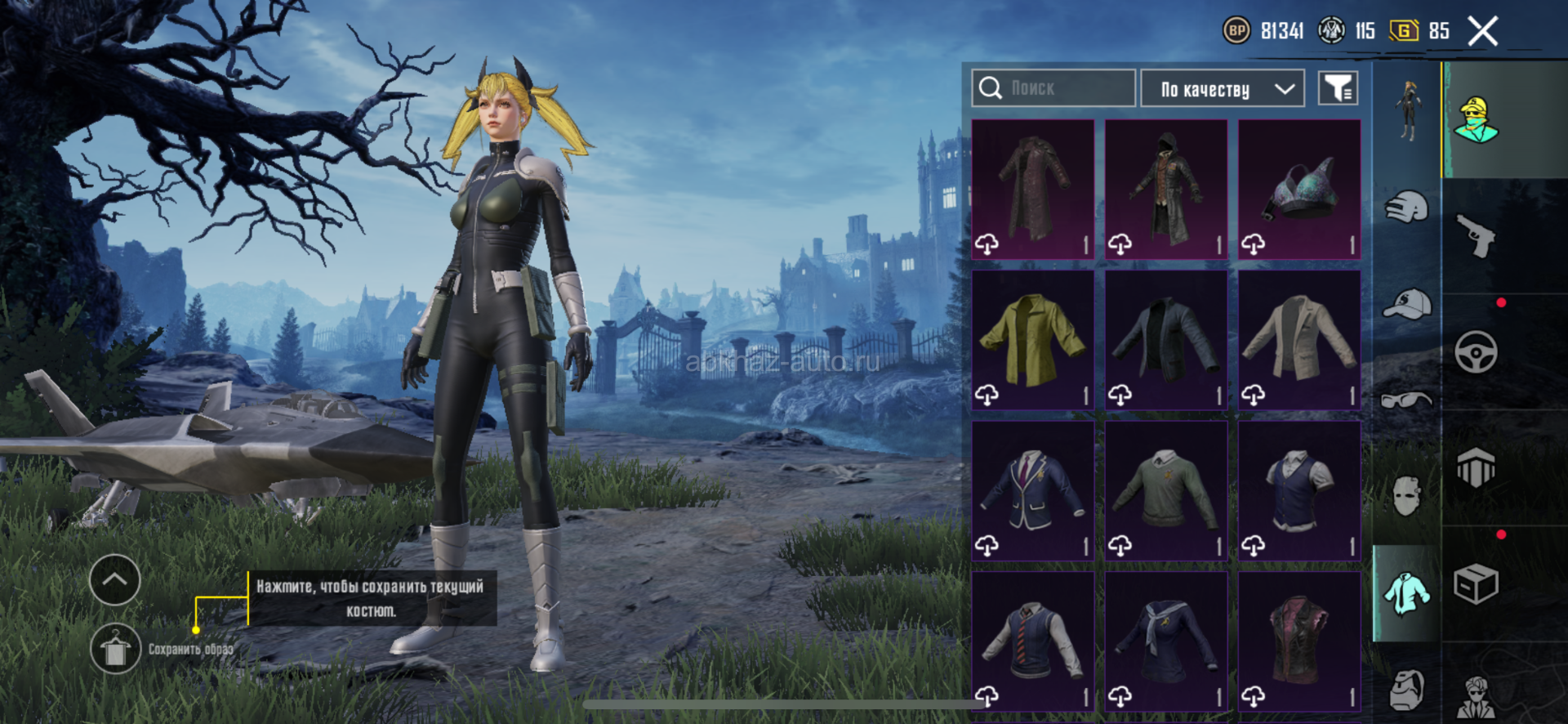
Task: Open the По качеству sort dropdown
Action: pyautogui.click(x=1222, y=88)
